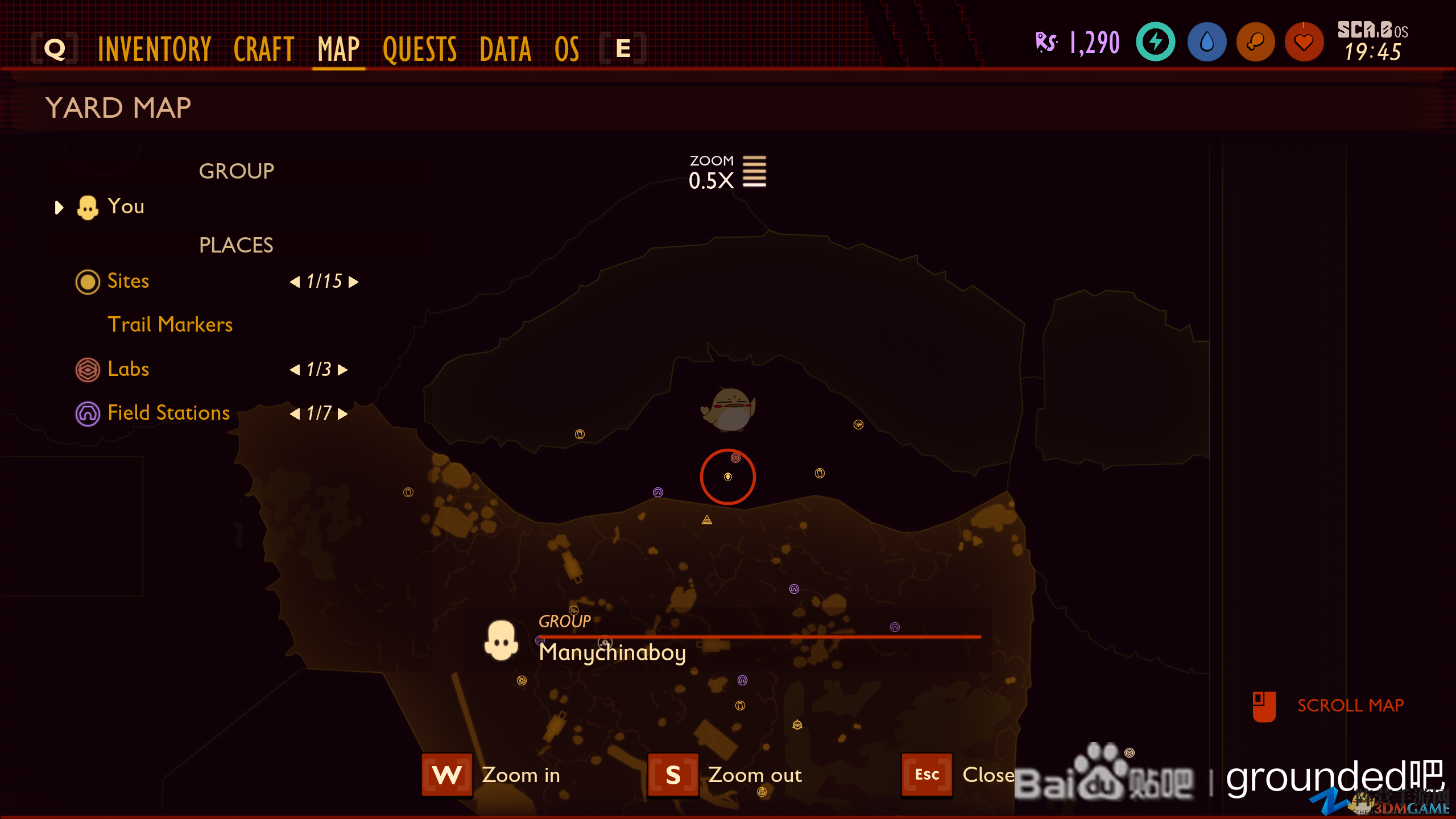Switch to the Inventory tab
The width and height of the screenshot is (1456, 819).
(x=154, y=49)
